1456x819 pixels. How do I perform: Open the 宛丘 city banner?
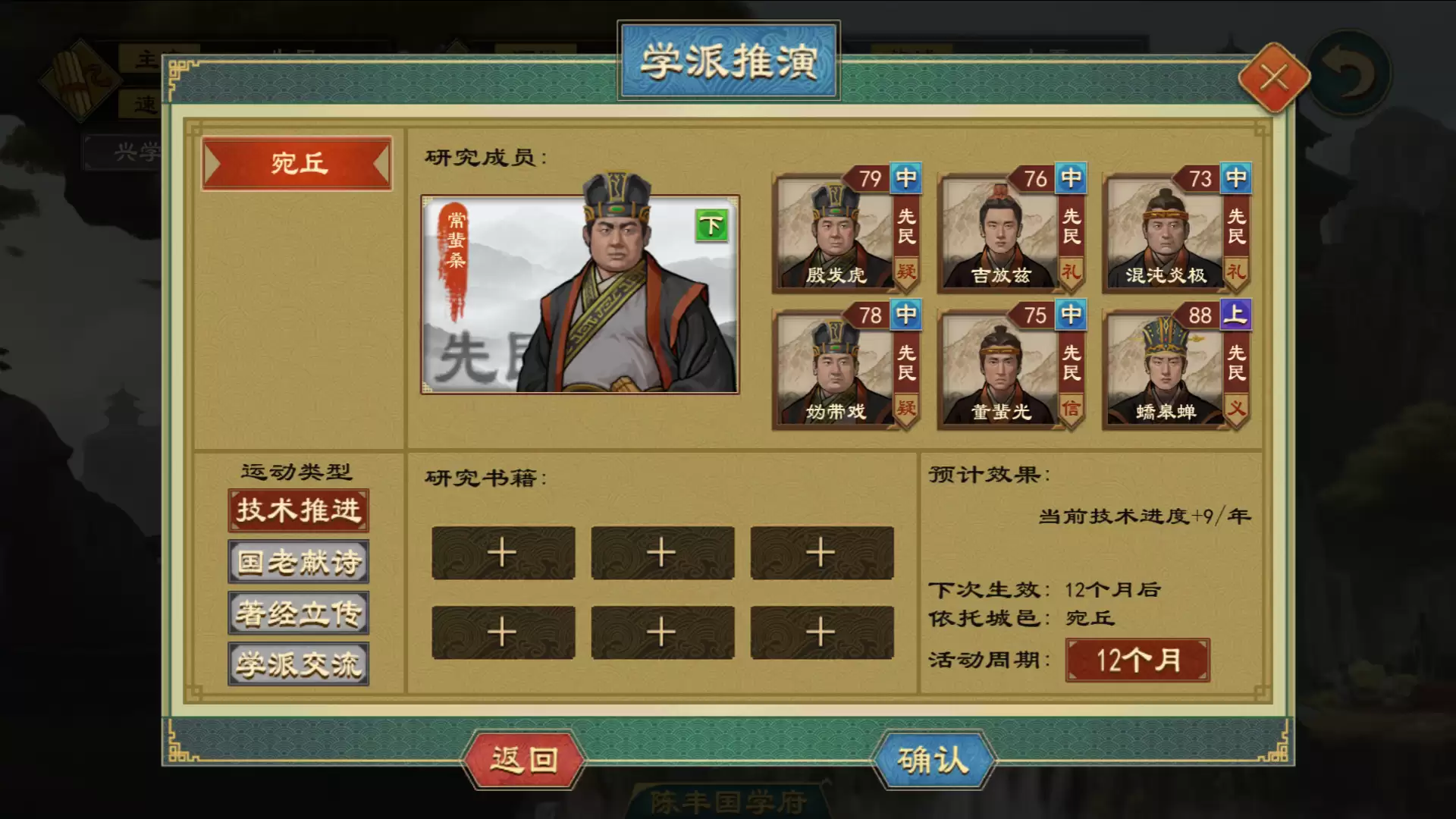297,164
